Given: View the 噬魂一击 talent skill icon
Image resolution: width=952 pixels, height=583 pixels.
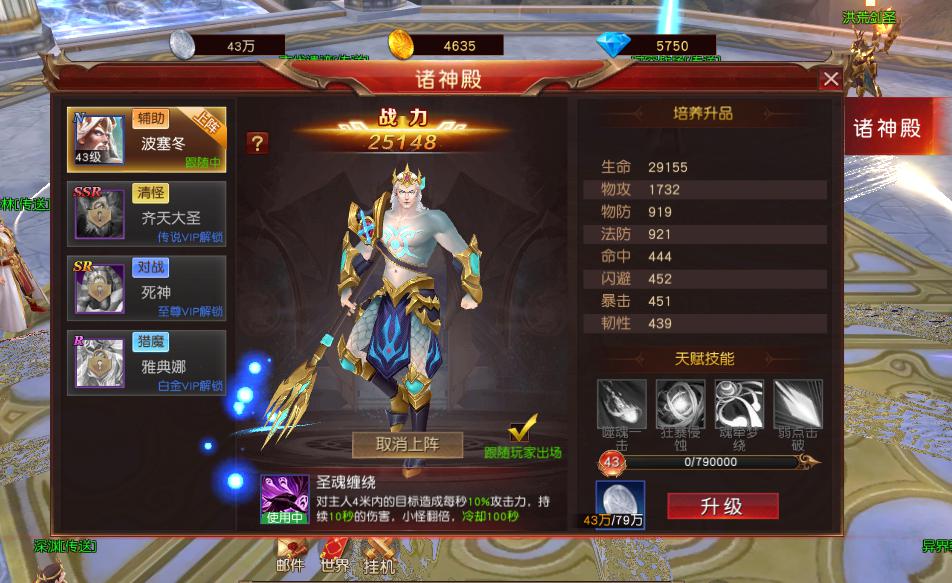Looking at the screenshot, I should pyautogui.click(x=622, y=404).
